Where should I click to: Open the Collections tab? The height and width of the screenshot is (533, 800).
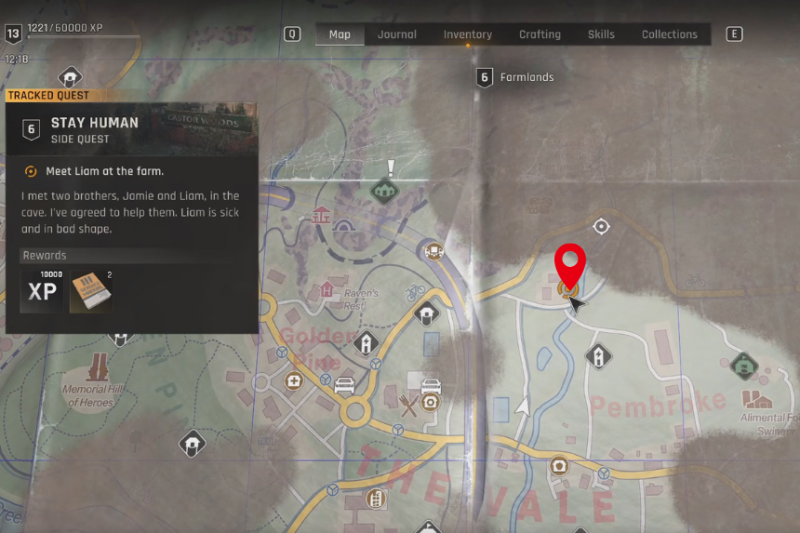click(x=669, y=34)
